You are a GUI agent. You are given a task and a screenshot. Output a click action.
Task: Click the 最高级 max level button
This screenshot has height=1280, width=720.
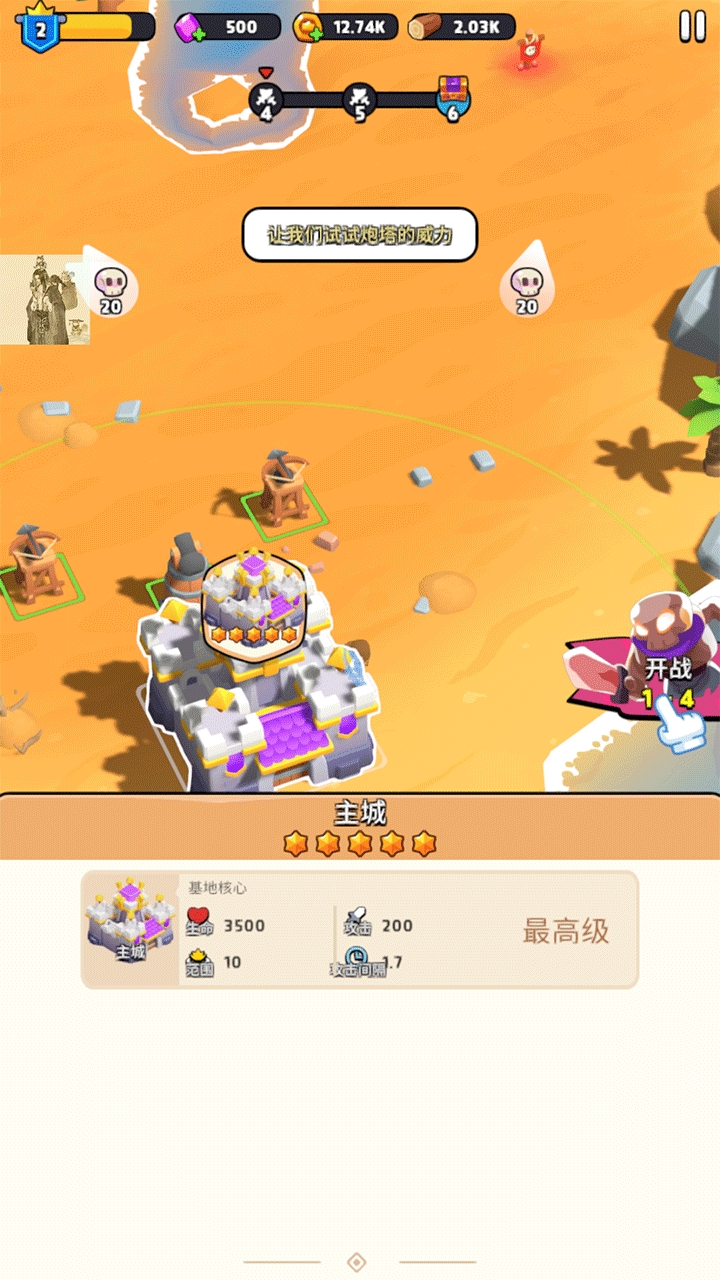pyautogui.click(x=565, y=931)
